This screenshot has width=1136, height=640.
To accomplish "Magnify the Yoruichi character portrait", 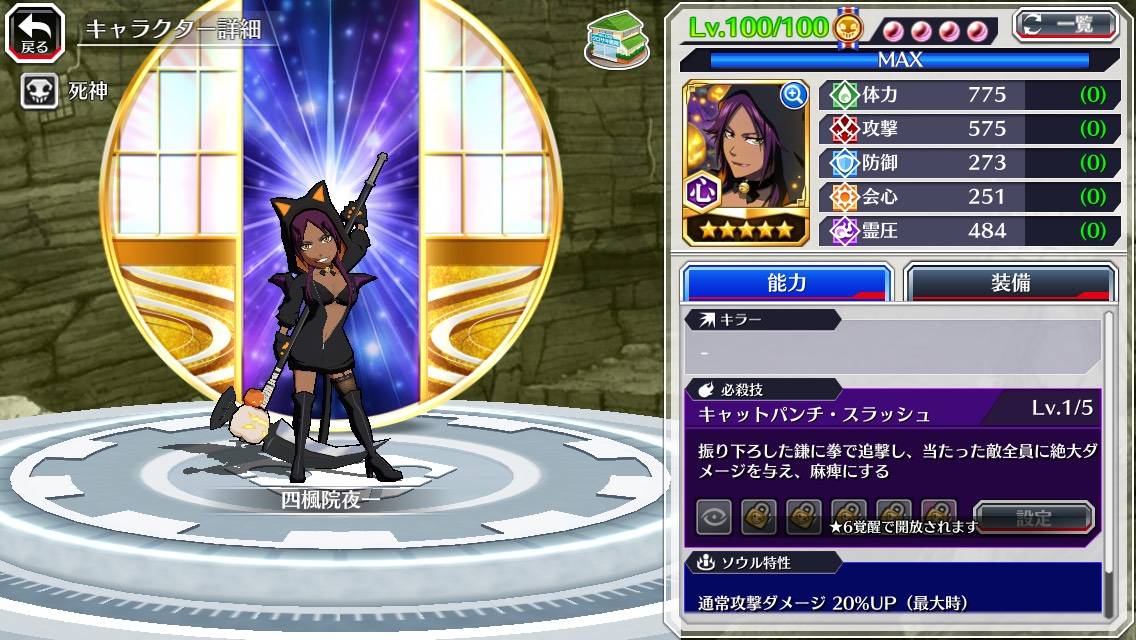I will (x=794, y=95).
